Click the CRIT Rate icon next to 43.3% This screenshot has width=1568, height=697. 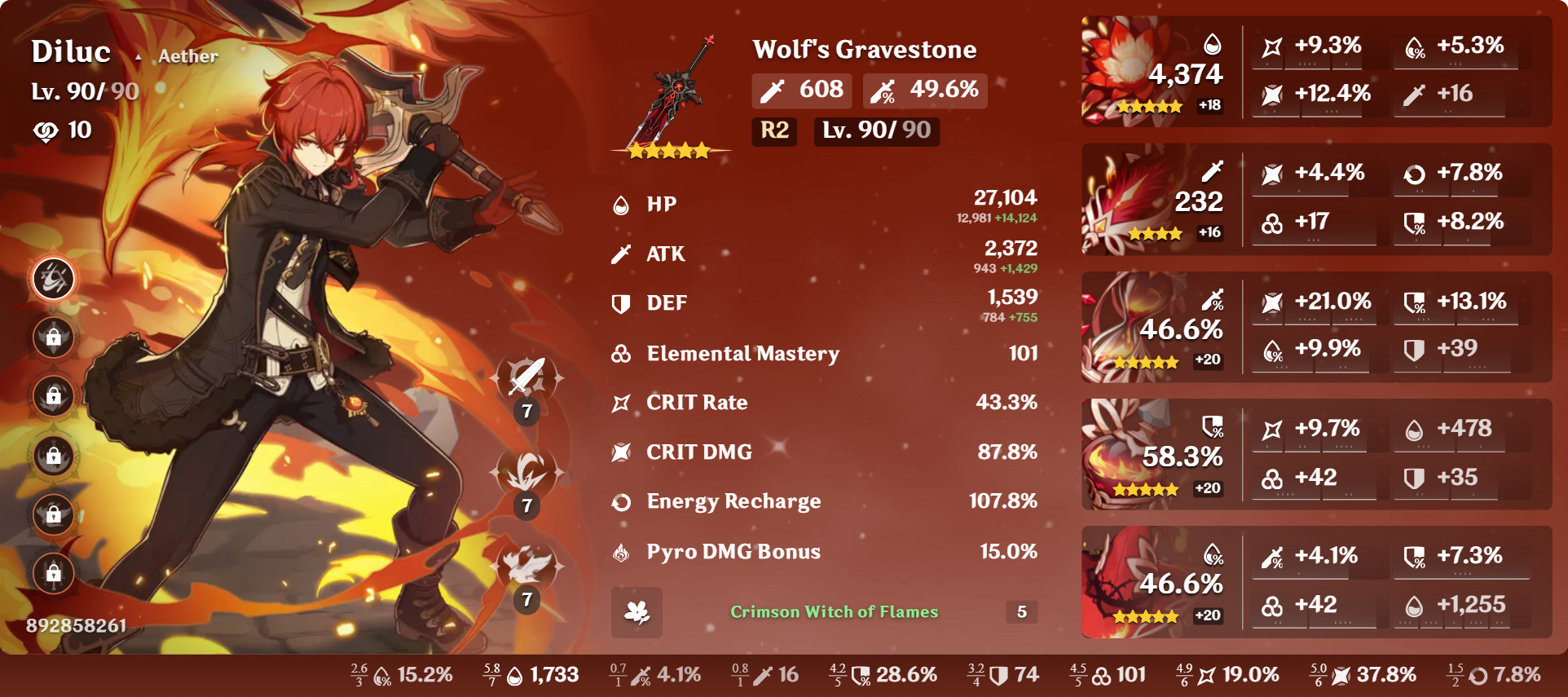pyautogui.click(x=620, y=402)
